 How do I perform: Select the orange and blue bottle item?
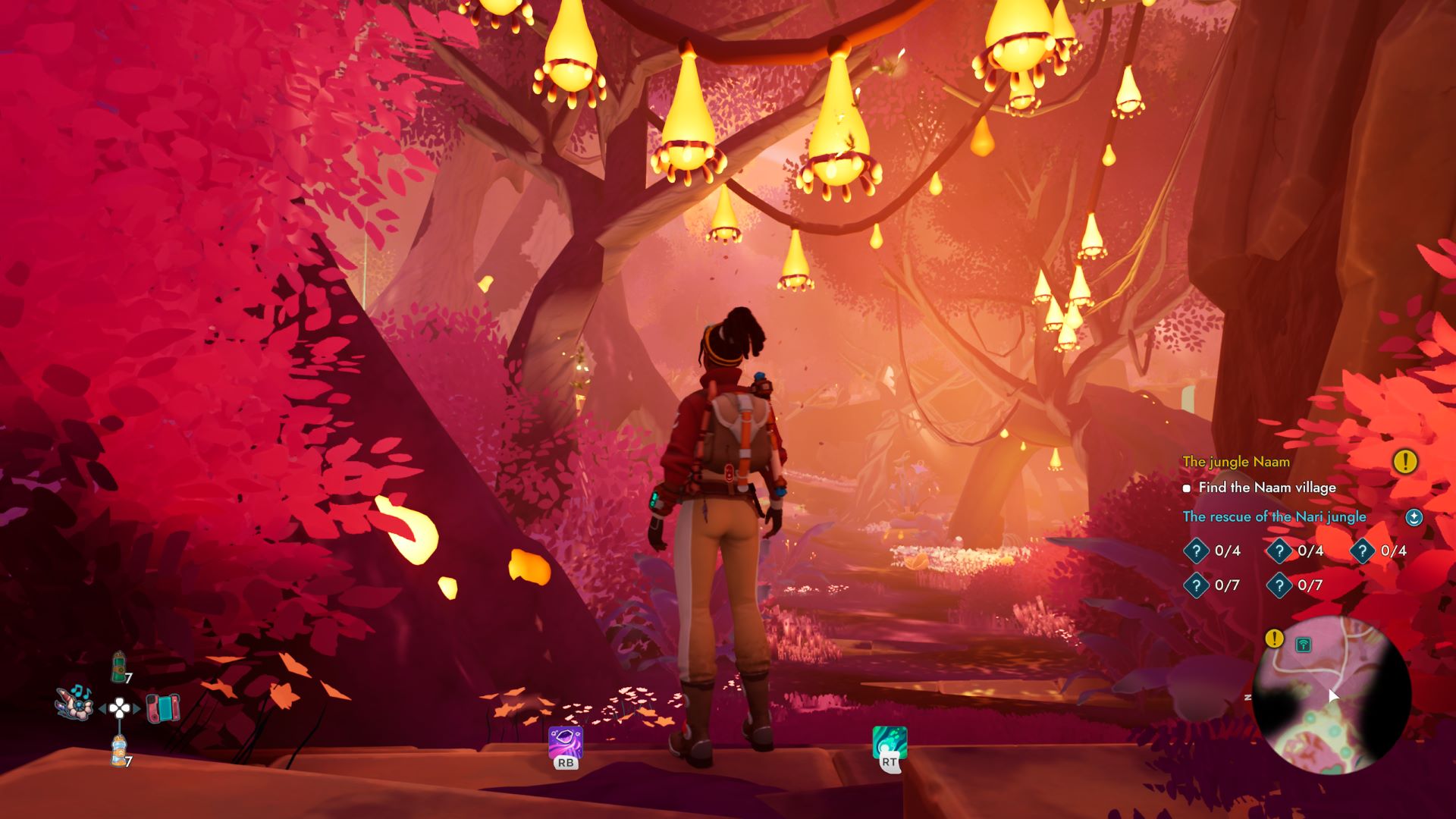pos(119,750)
